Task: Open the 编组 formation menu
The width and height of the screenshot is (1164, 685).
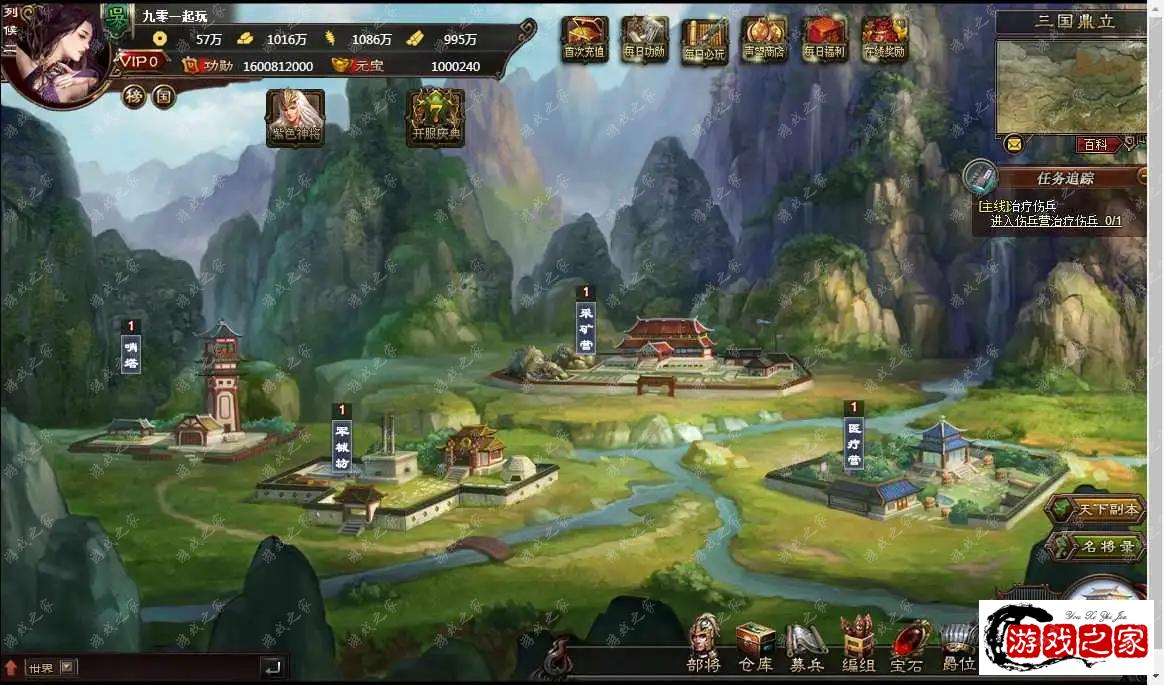Action: [857, 645]
